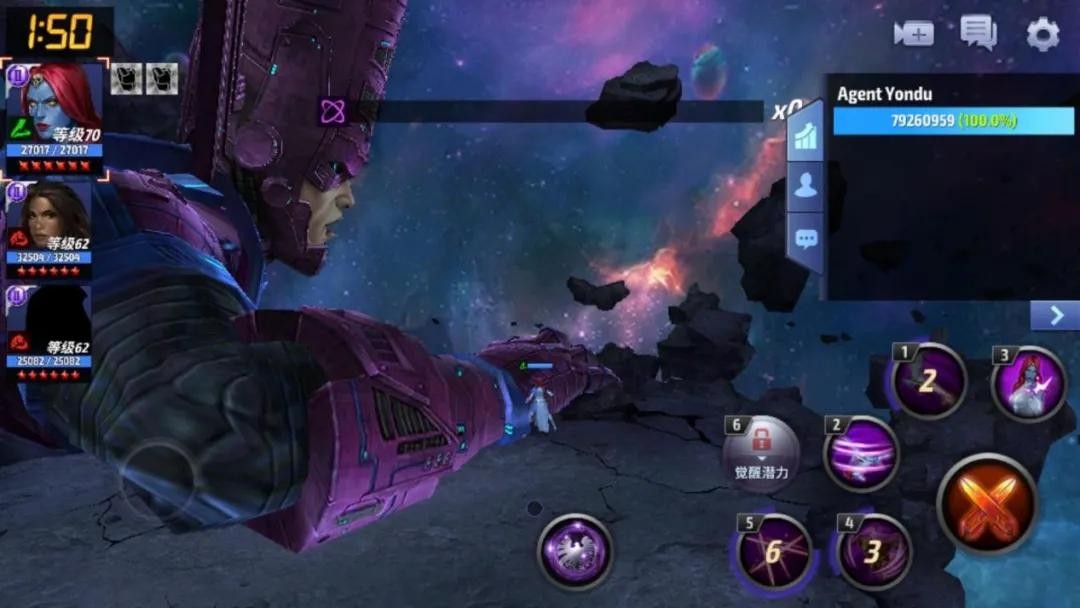This screenshot has height=608, width=1080.
Task: Switch to the chat bubble side tab
Action: (x=806, y=239)
